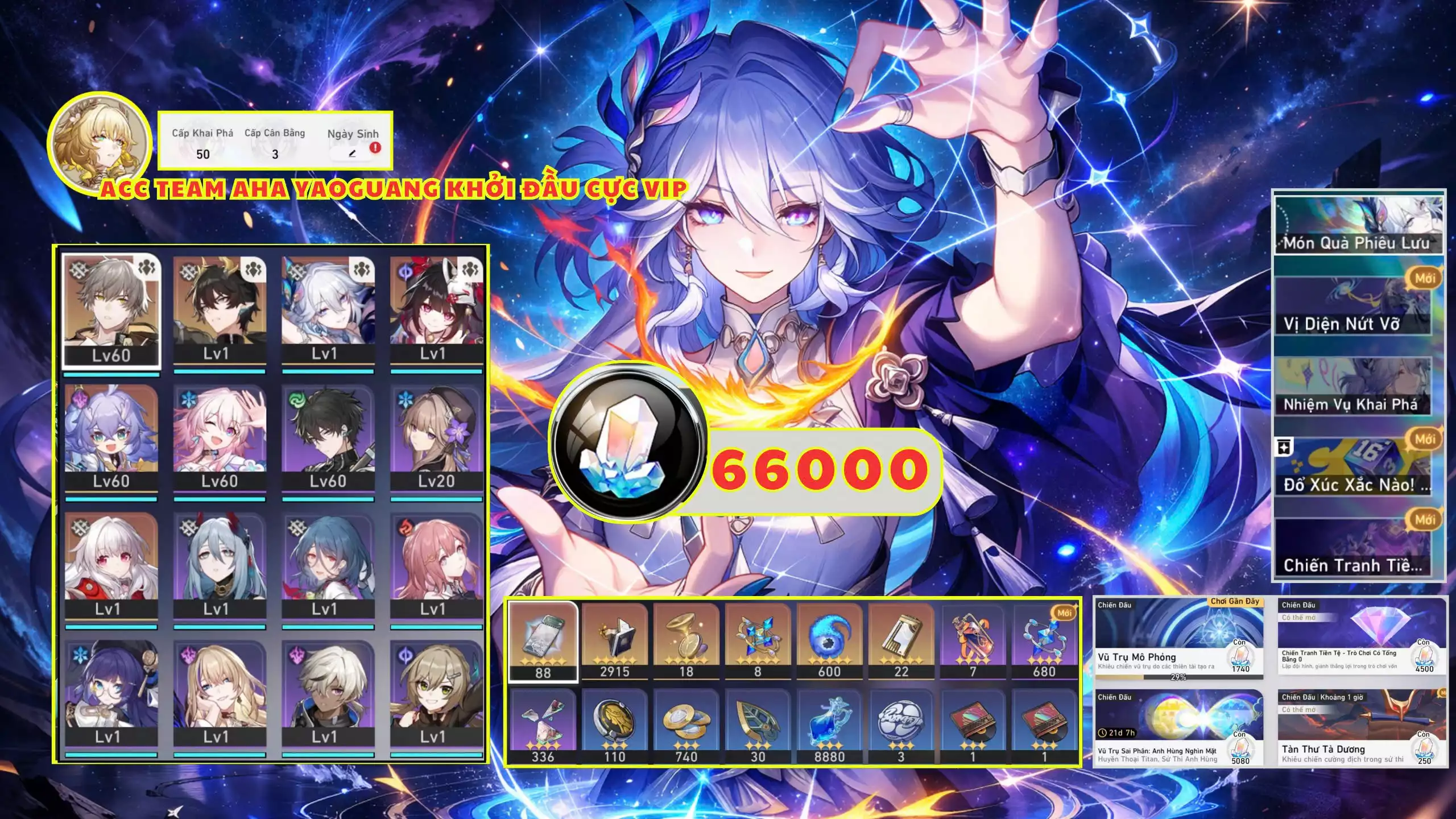The image size is (1456, 819).
Task: Open the Vị Diện Nứt Vỡ entry
Action: 1357,307
